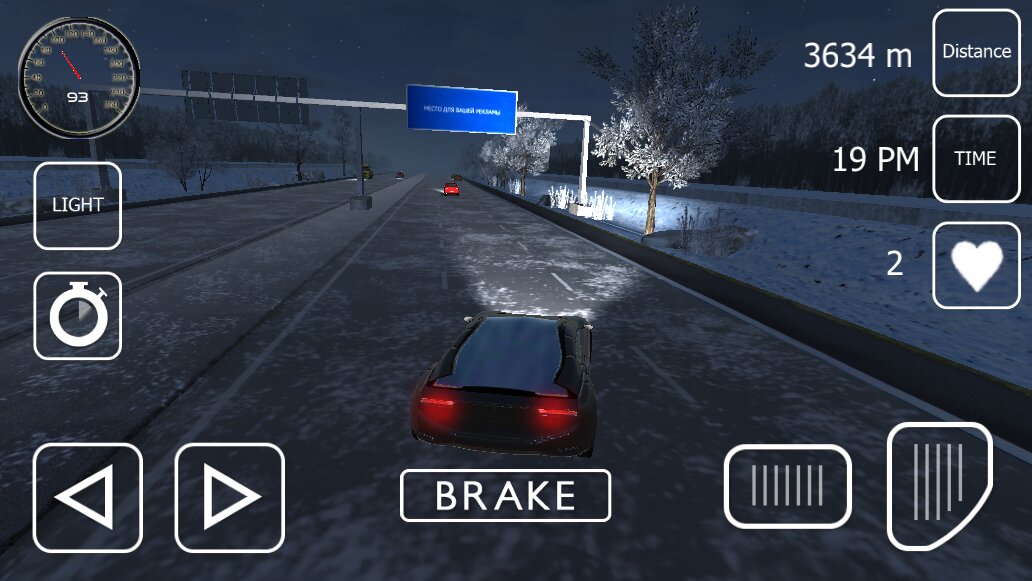This screenshot has width=1032, height=581.
Task: Step on the wide brake pedal
Action: (x=788, y=486)
